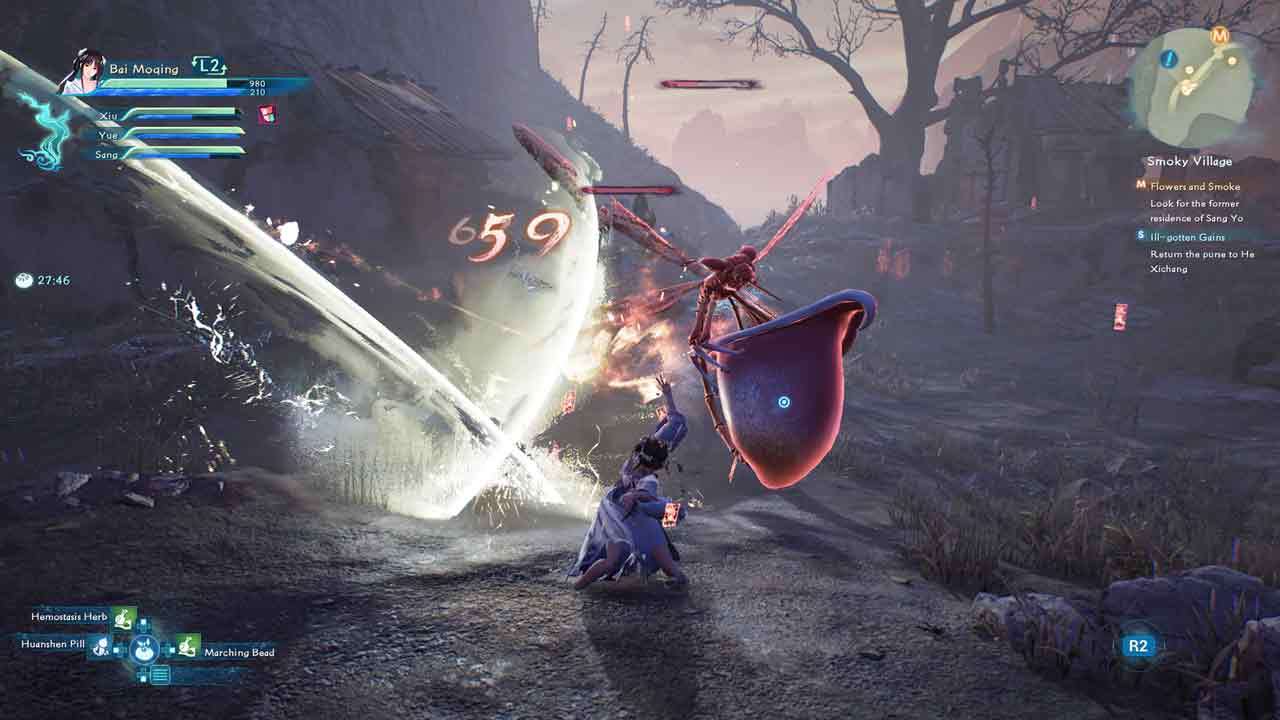Click the central consumable wheel icon
This screenshot has height=720, width=1280.
click(x=144, y=649)
